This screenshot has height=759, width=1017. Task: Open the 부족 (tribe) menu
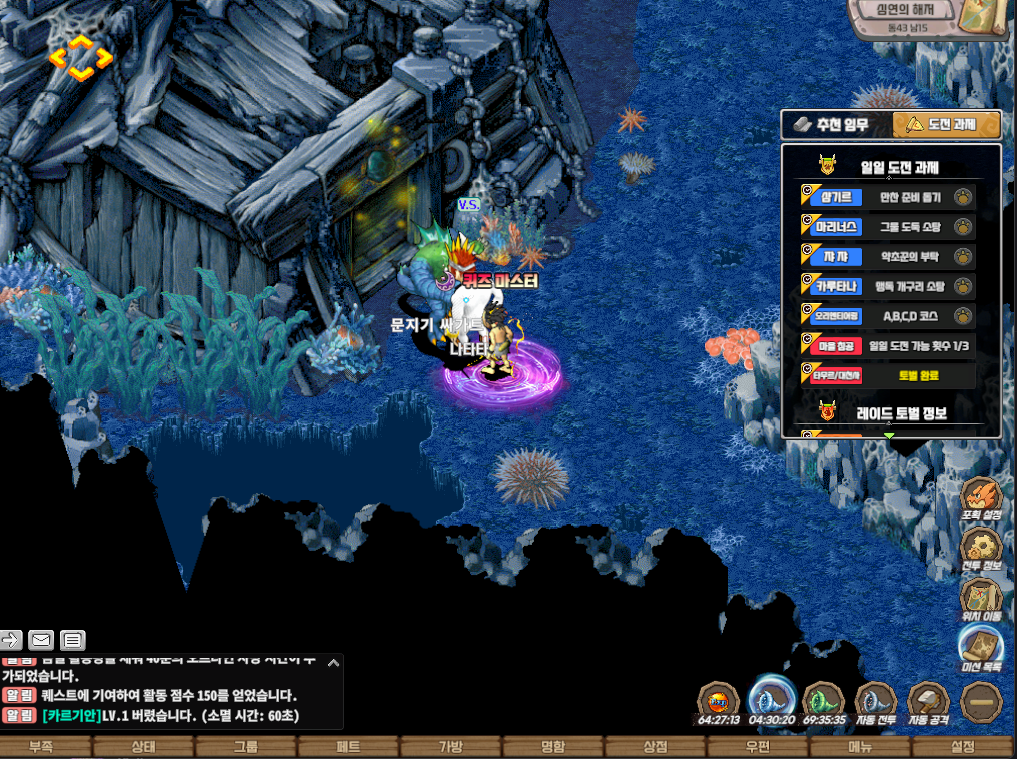coord(41,747)
